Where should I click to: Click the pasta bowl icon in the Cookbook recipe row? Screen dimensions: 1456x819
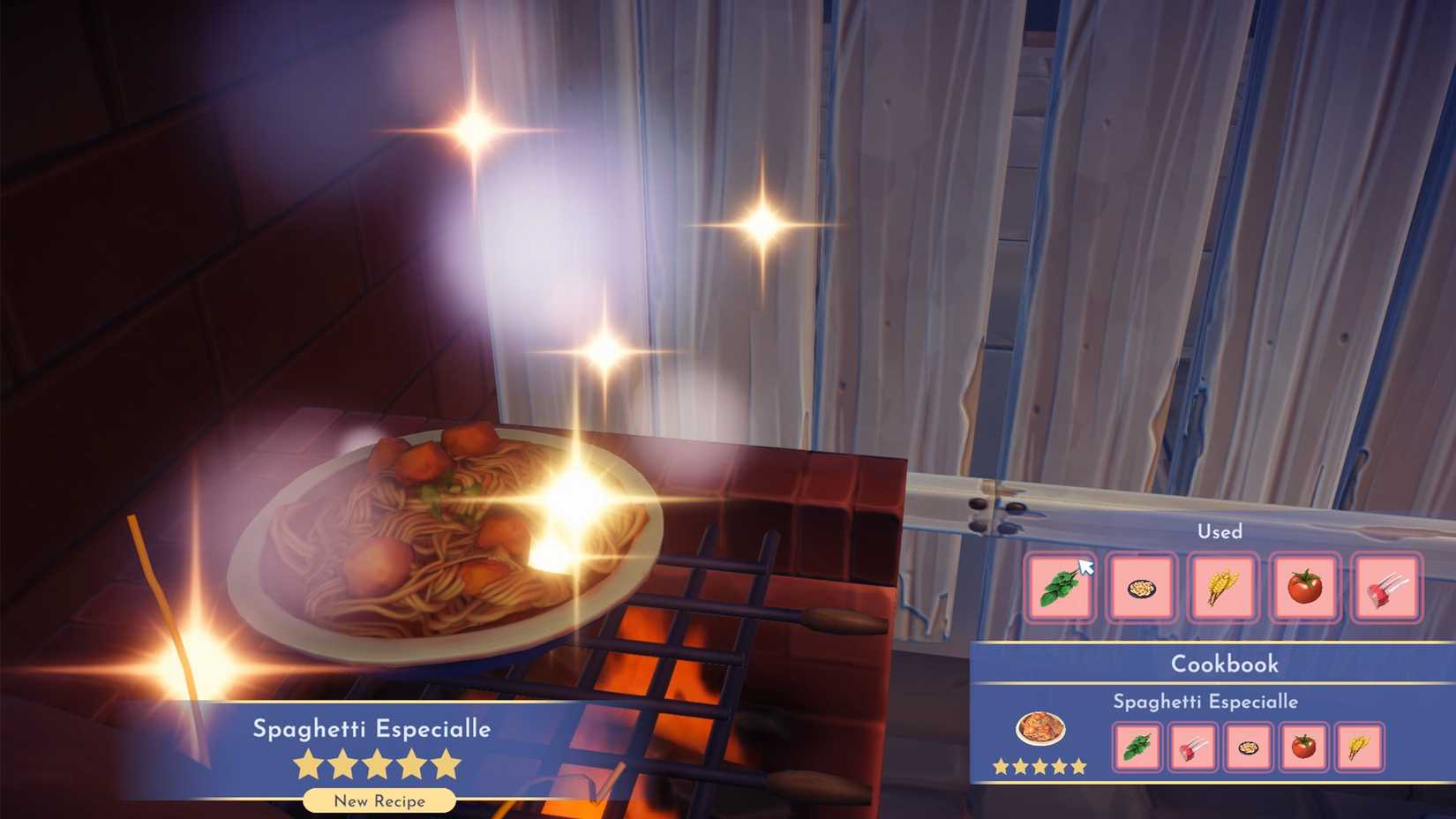1249,747
